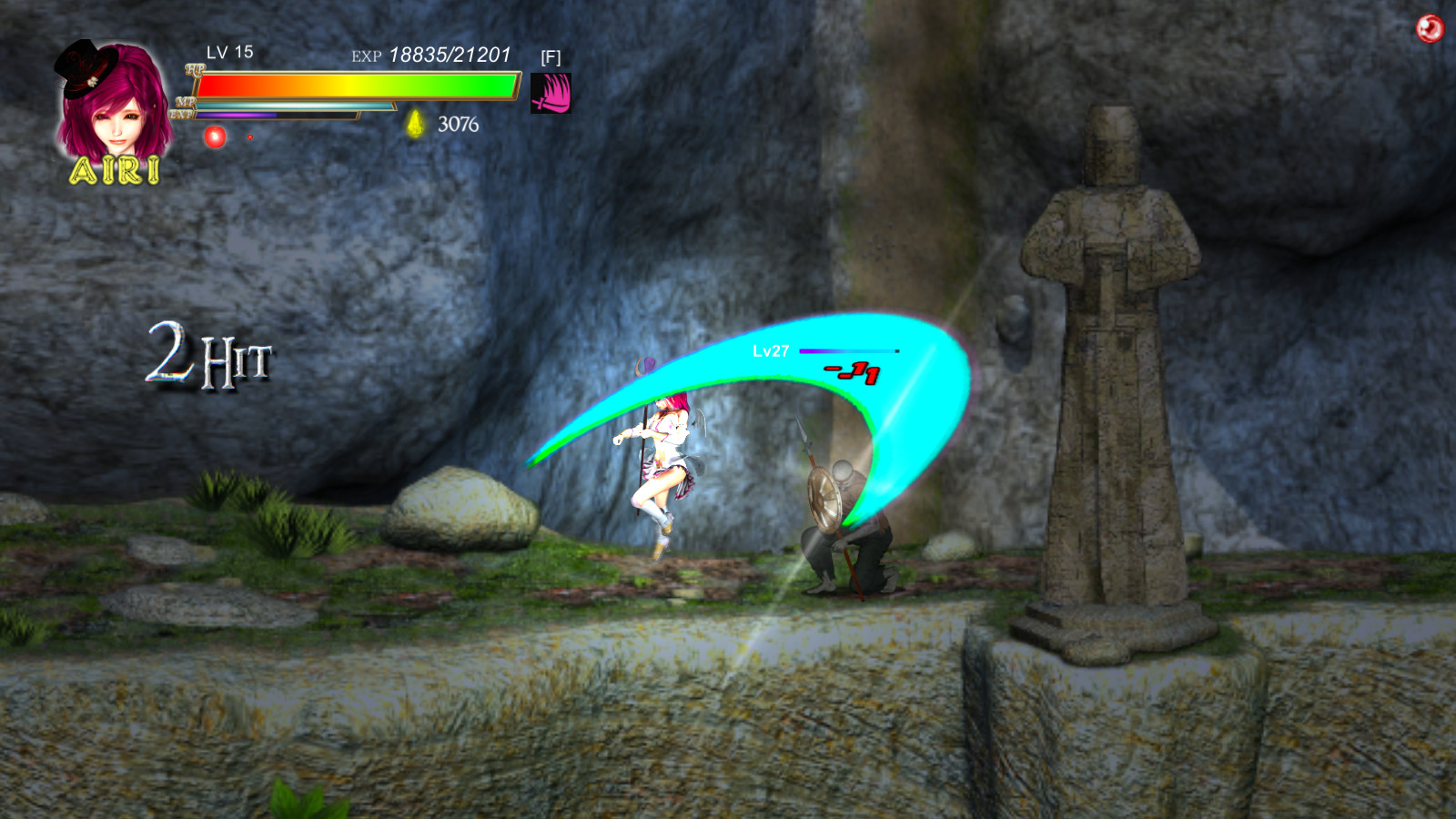Click the yellow gold coin icon

pos(414,123)
